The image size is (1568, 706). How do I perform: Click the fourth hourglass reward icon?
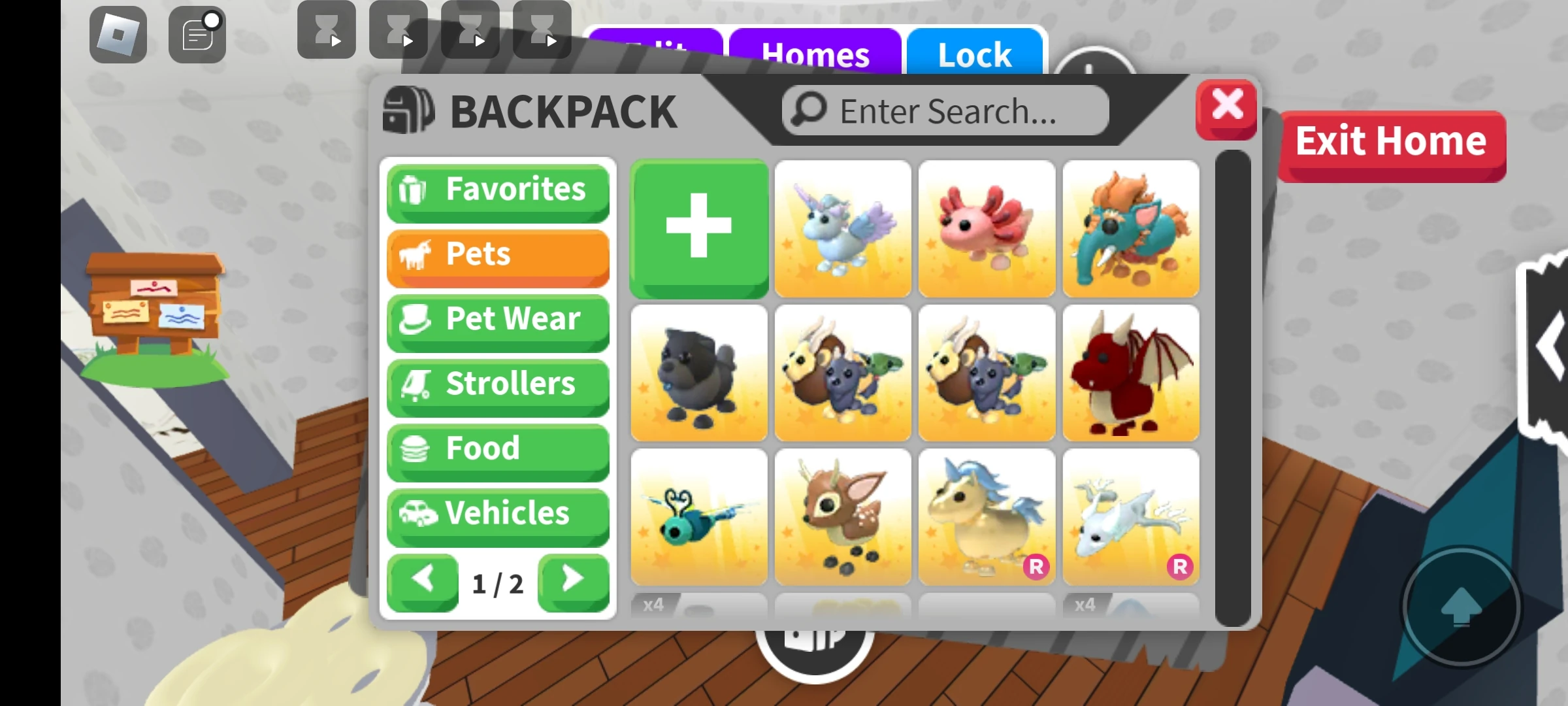[x=542, y=29]
